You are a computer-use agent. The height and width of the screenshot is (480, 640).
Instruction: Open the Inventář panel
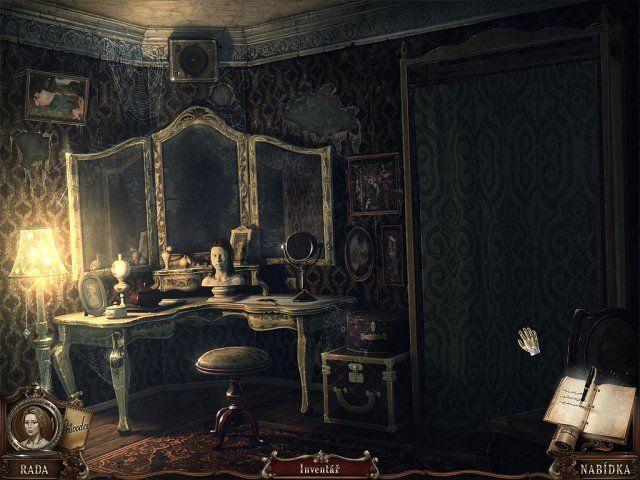[319, 466]
